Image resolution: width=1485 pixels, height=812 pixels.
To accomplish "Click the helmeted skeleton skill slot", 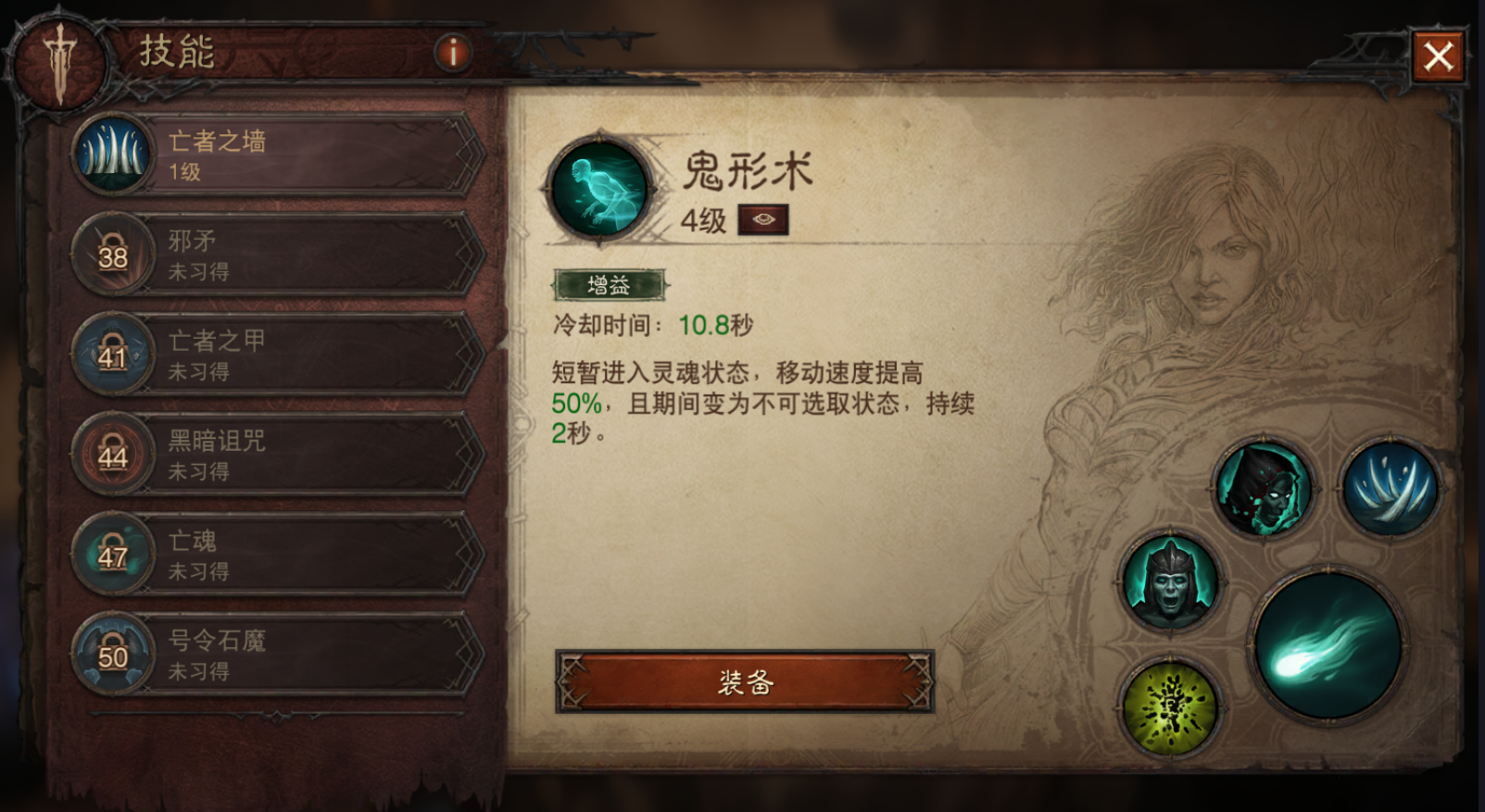I will pos(1169,581).
